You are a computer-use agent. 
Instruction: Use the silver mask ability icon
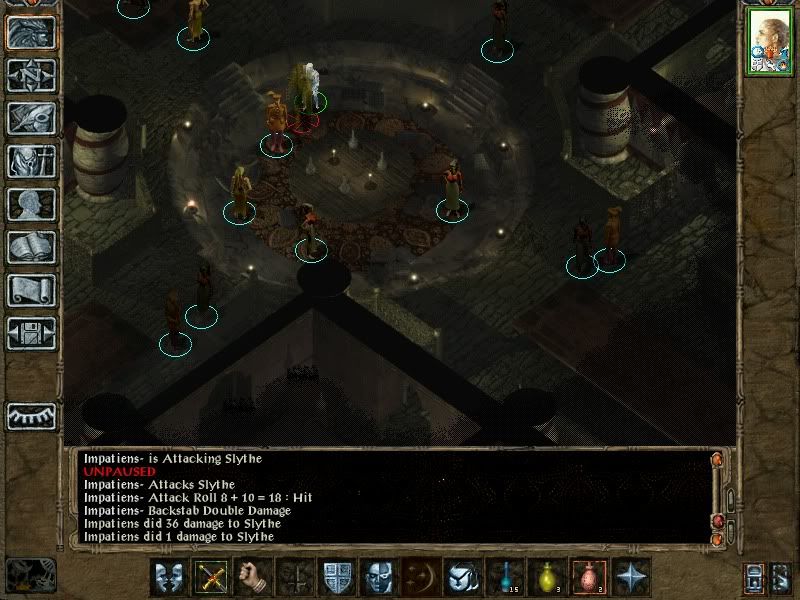[x=378, y=577]
